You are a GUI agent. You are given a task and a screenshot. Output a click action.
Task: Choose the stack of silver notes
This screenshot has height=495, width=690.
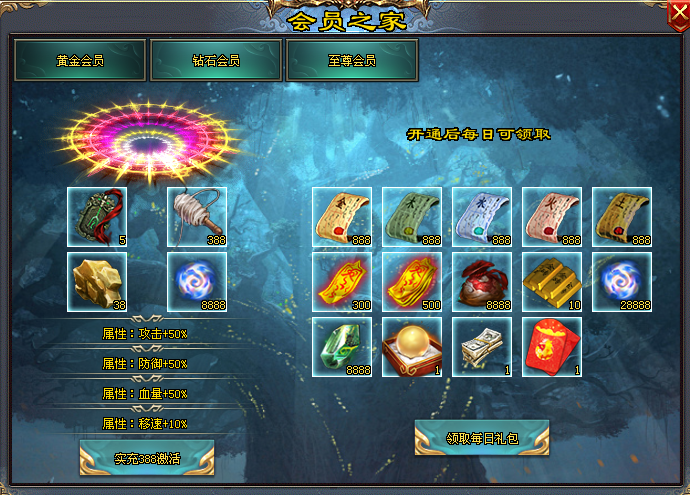pyautogui.click(x=482, y=347)
